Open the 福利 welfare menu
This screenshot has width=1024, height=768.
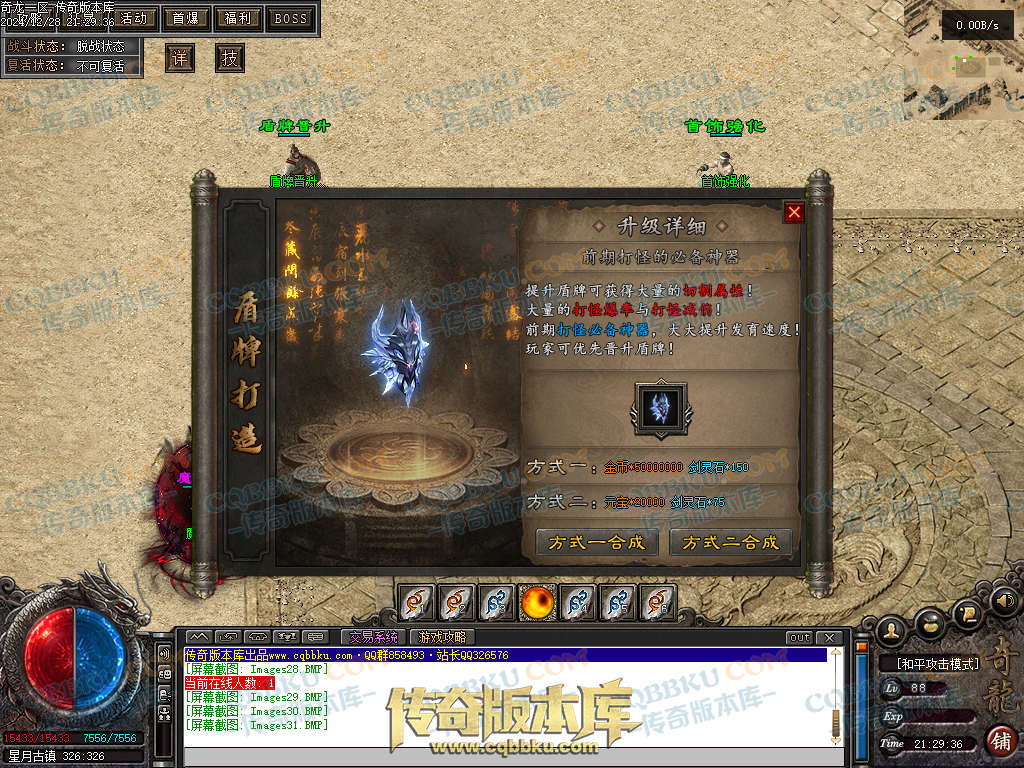click(238, 18)
